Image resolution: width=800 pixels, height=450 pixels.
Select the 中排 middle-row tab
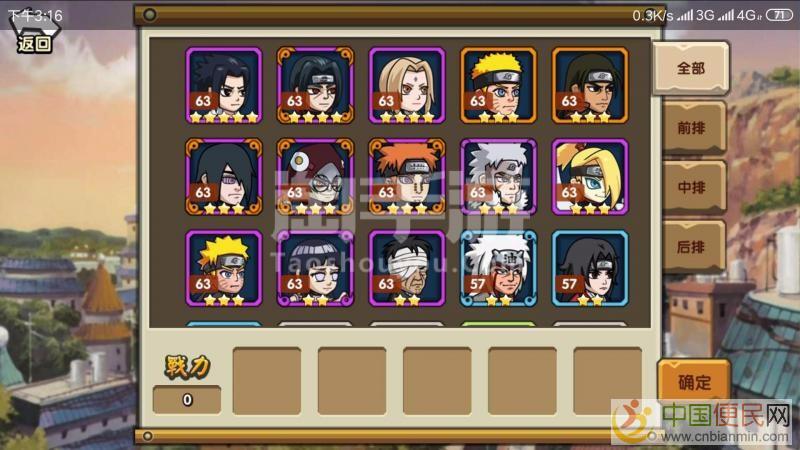click(691, 187)
